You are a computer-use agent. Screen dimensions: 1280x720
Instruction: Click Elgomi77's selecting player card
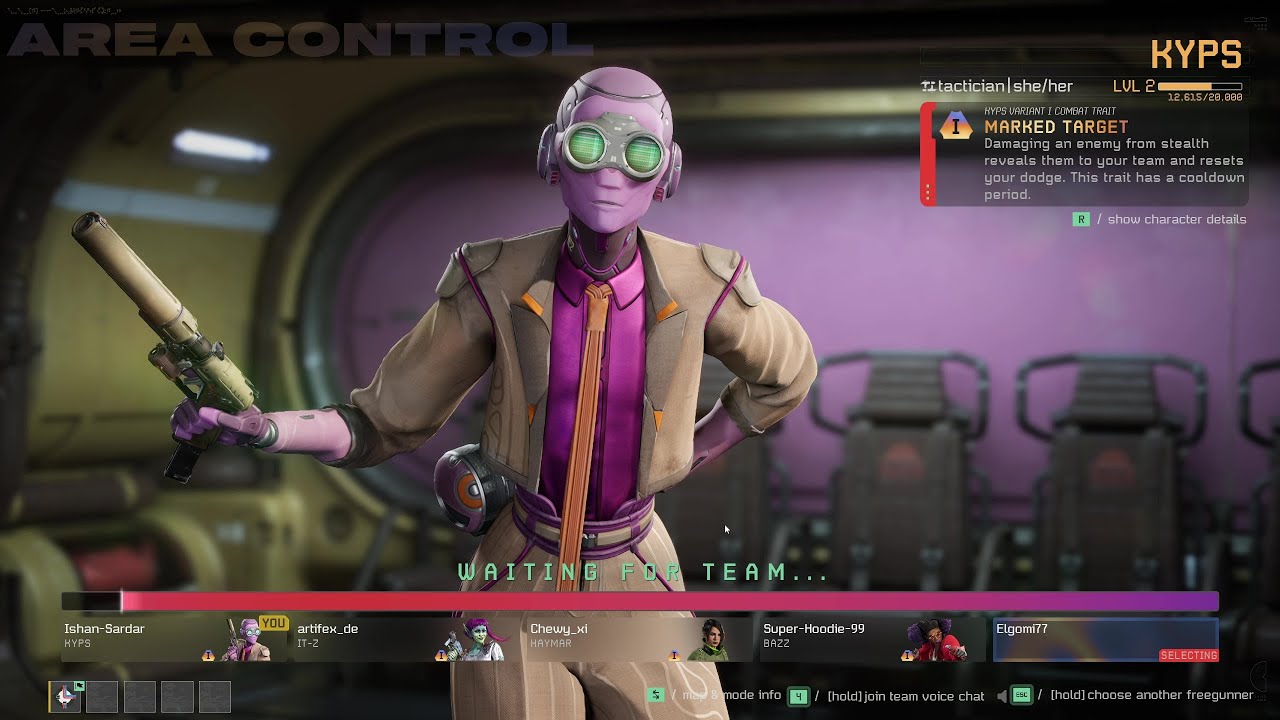(1105, 639)
